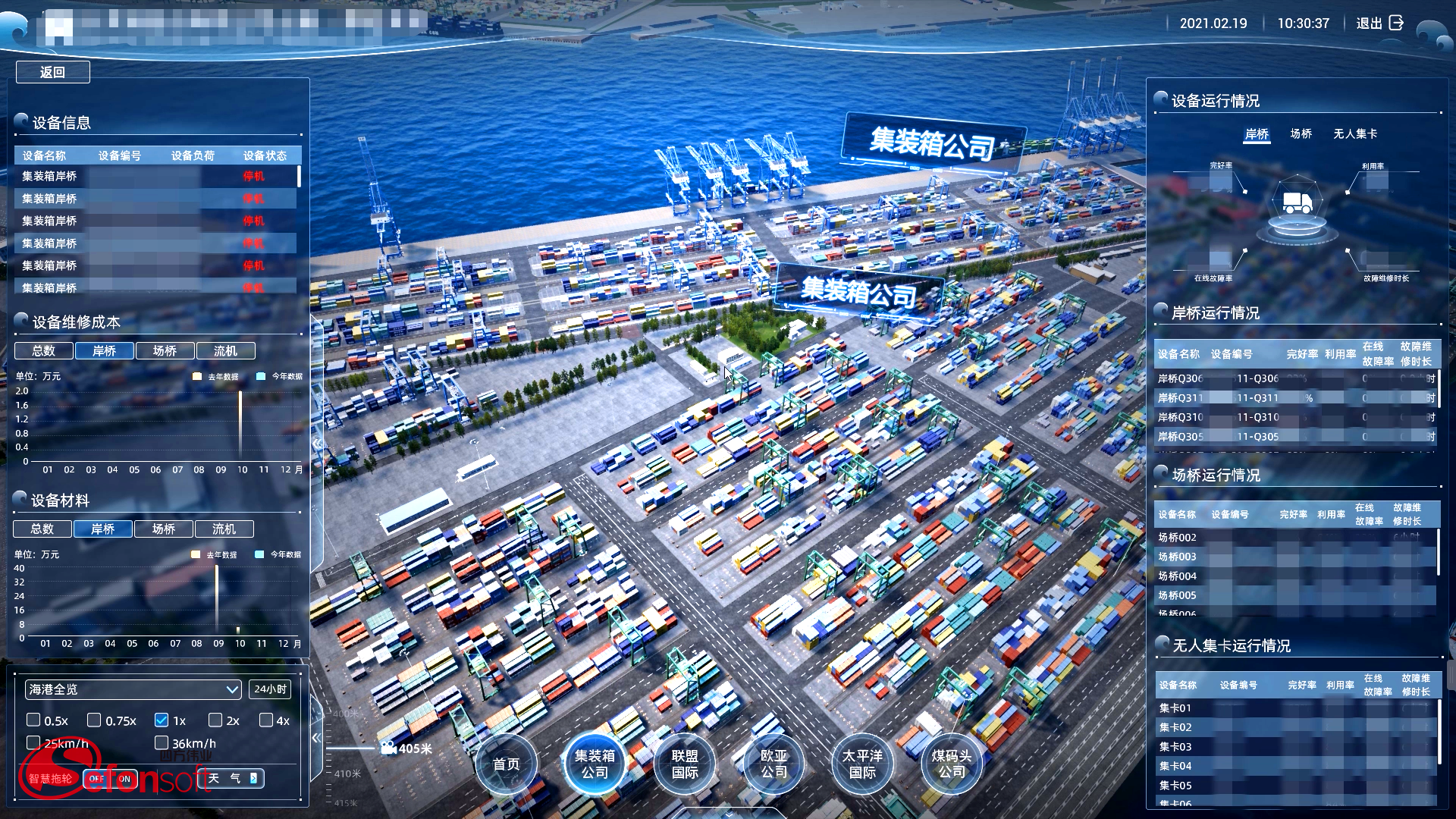Open the 天气 weather button
The image size is (1456, 819).
tap(234, 778)
